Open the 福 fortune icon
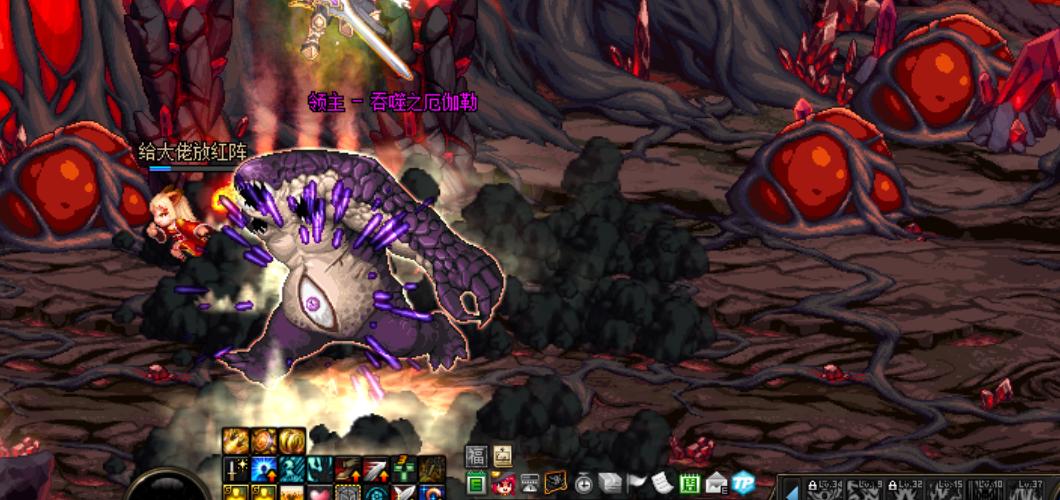 476,454
